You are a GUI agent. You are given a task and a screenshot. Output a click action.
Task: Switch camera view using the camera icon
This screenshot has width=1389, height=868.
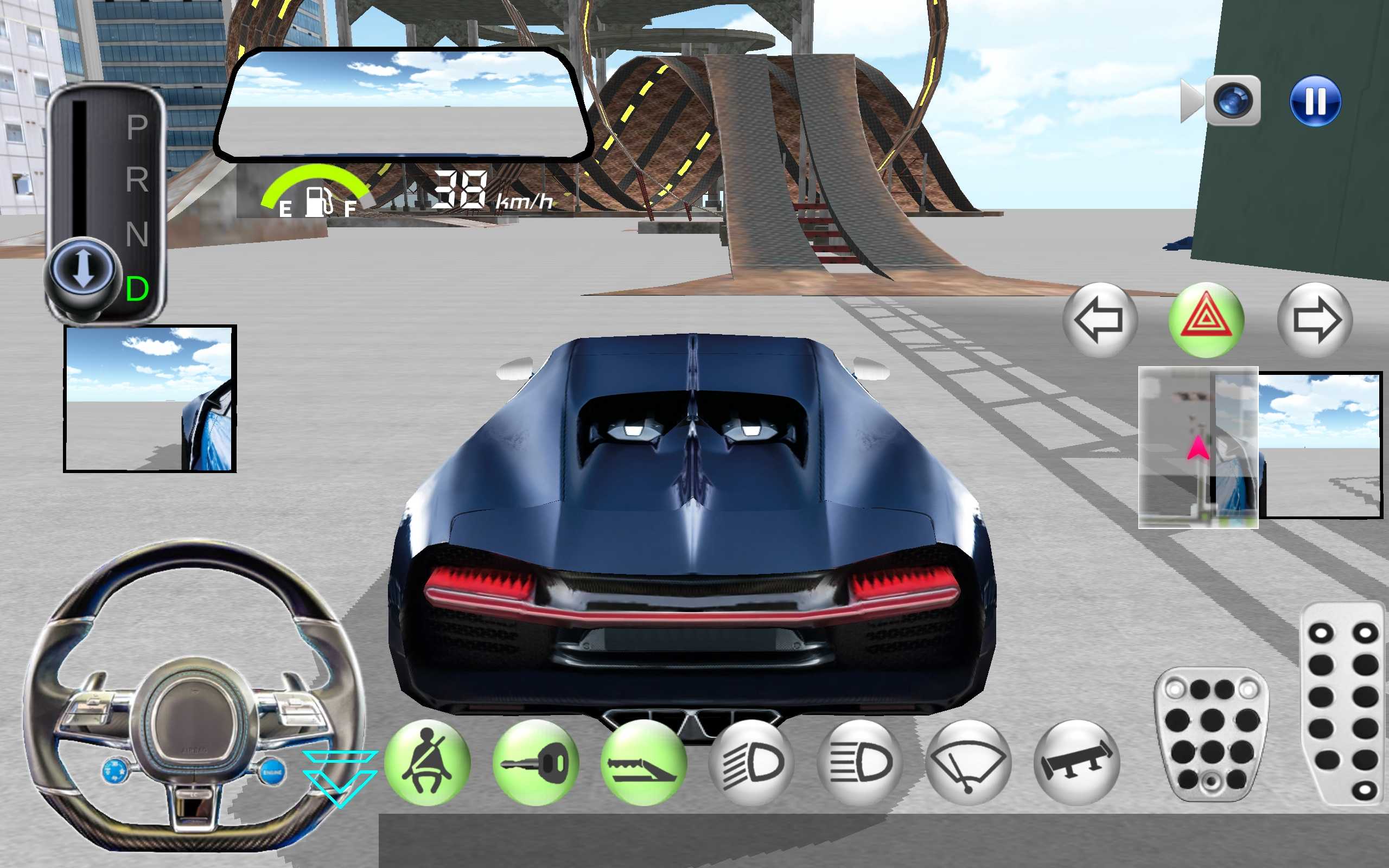[1232, 101]
